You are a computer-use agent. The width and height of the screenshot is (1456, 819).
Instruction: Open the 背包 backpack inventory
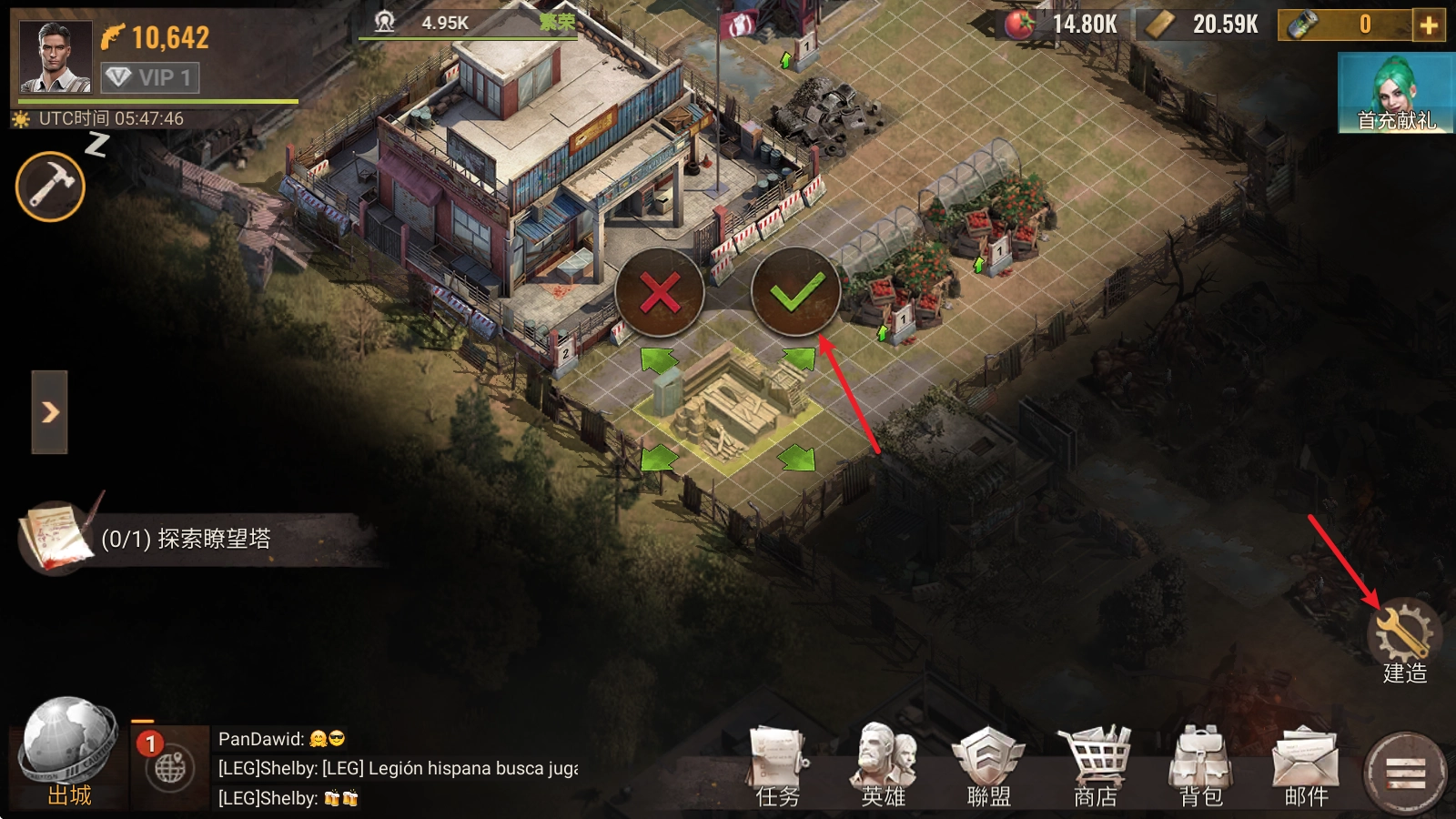tap(1200, 767)
